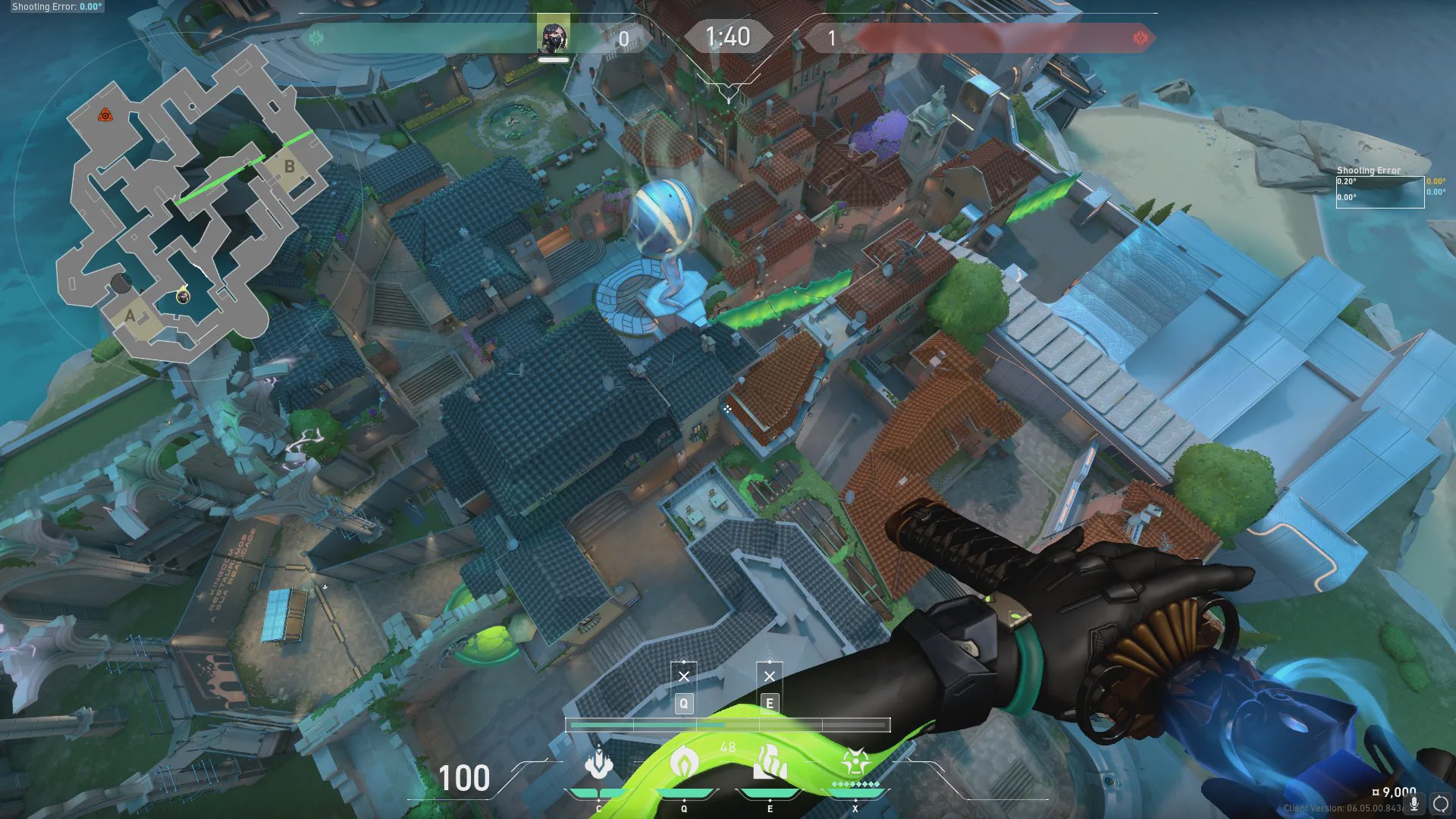Trigger the Toxic Screen ability icon
The width and height of the screenshot is (1456, 819).
point(770,763)
